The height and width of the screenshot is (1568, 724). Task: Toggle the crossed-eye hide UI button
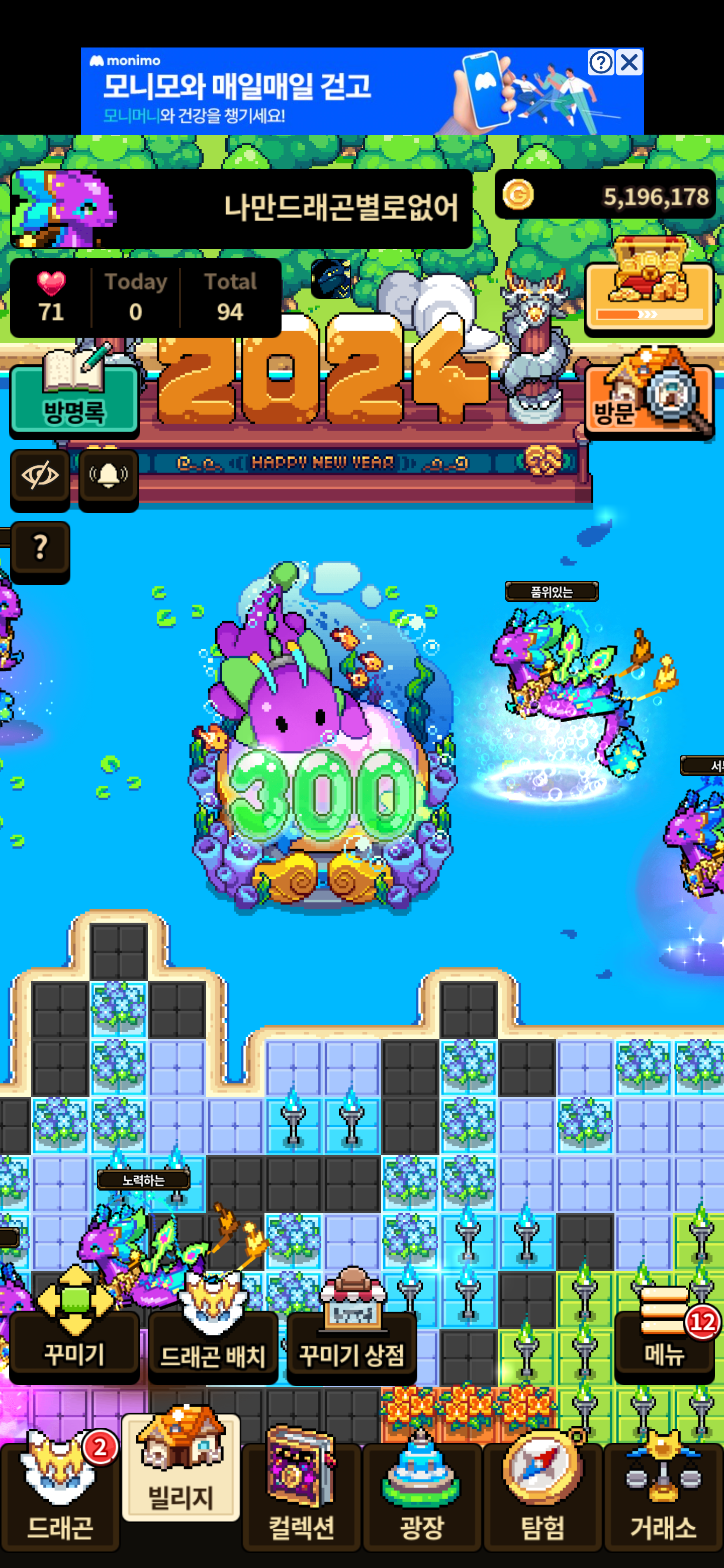pyautogui.click(x=40, y=475)
